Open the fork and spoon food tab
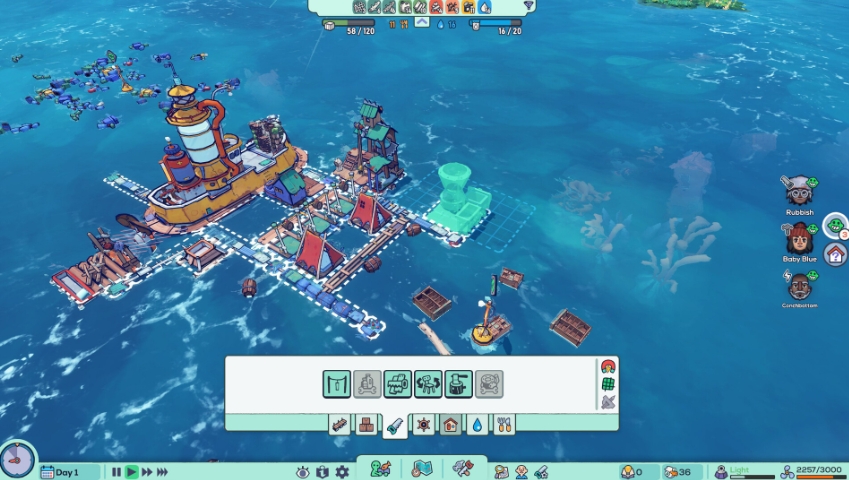Viewport: 849px width, 480px height. point(504,425)
